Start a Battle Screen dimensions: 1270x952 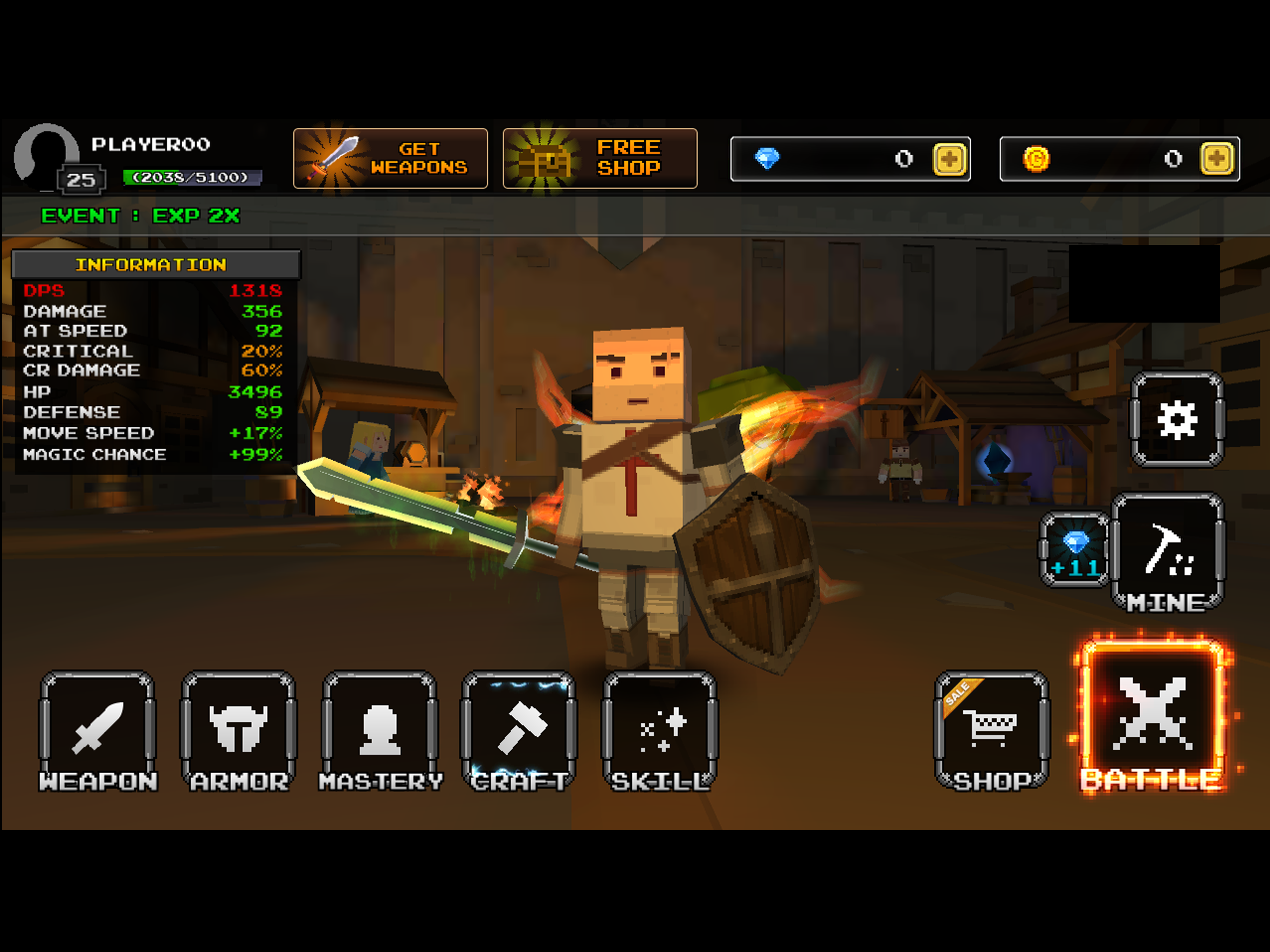click(1152, 718)
